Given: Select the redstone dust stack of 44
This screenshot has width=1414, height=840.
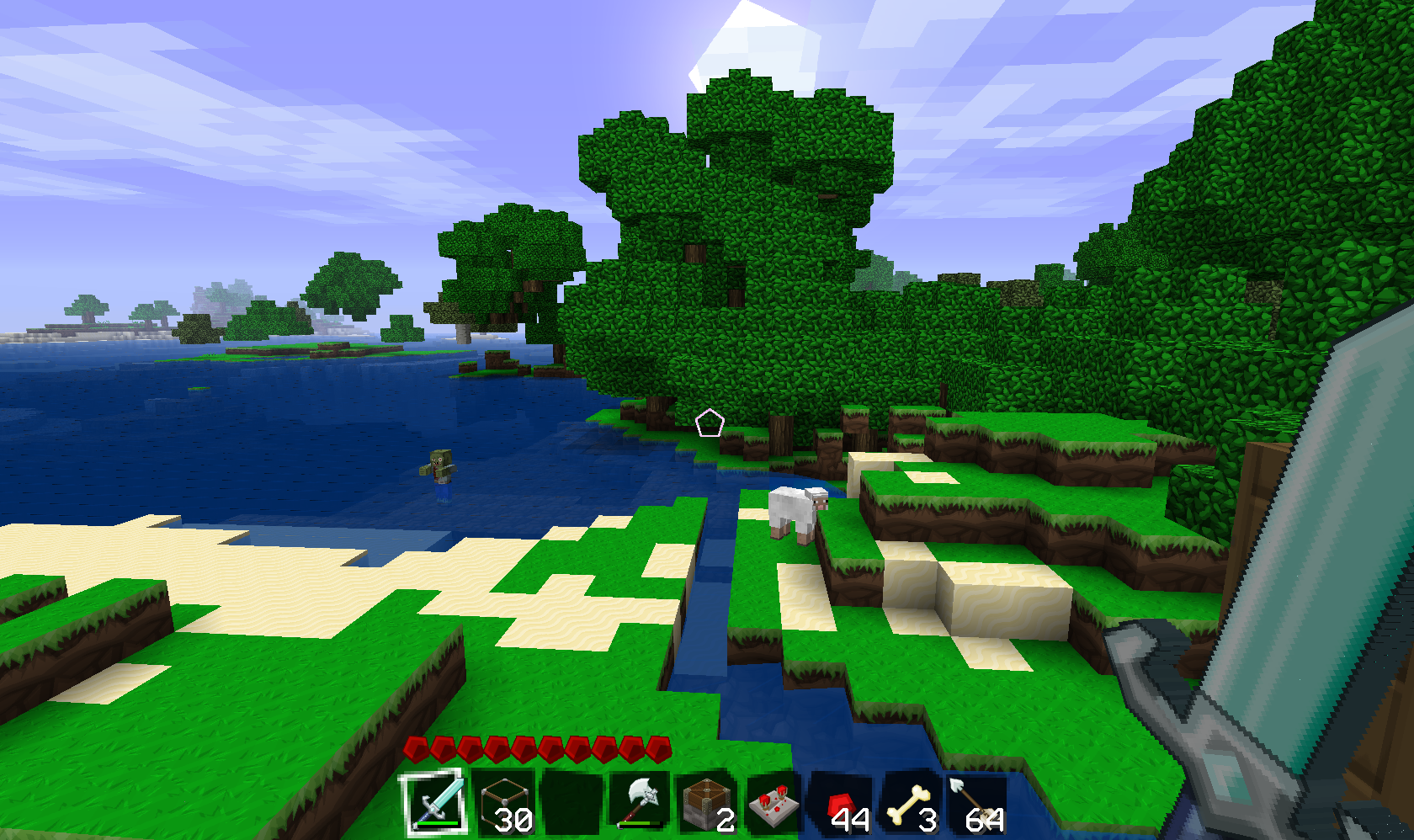Looking at the screenshot, I should click(x=843, y=803).
